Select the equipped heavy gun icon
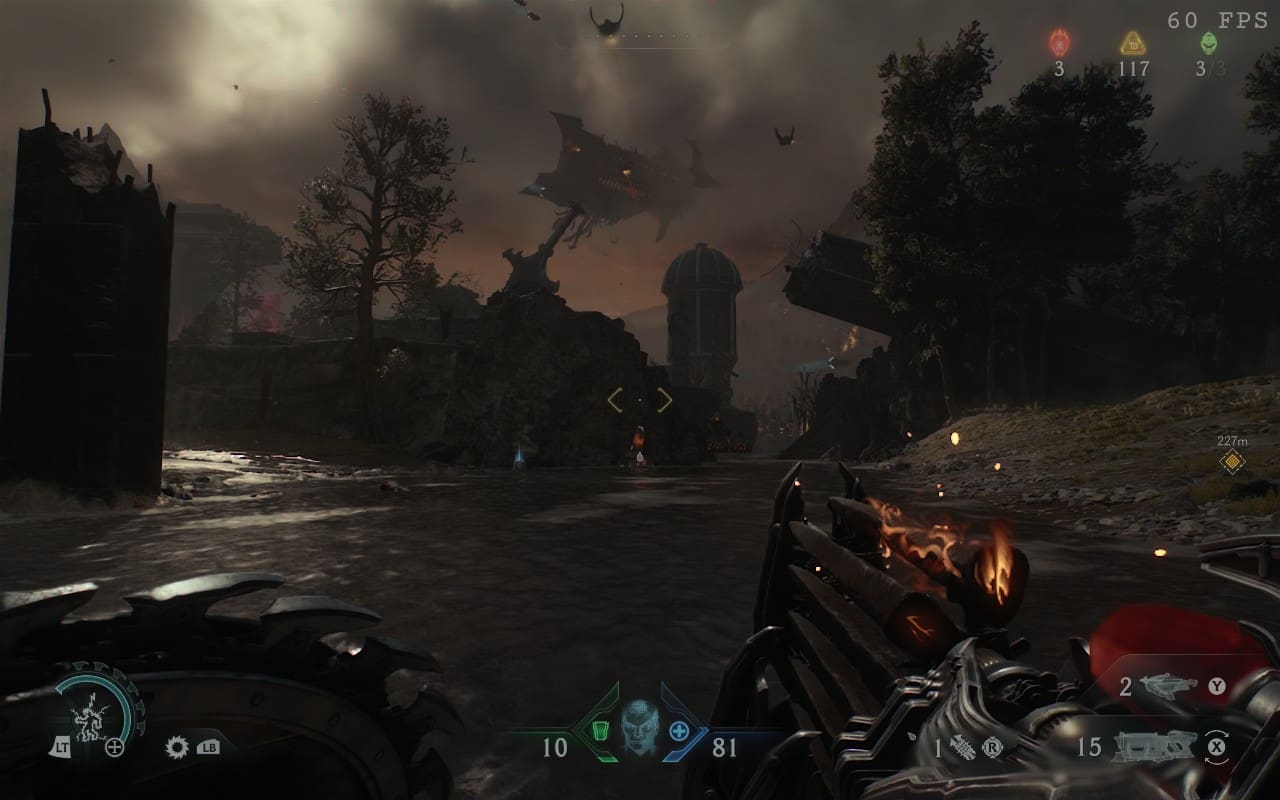The width and height of the screenshot is (1280, 800). point(1156,746)
